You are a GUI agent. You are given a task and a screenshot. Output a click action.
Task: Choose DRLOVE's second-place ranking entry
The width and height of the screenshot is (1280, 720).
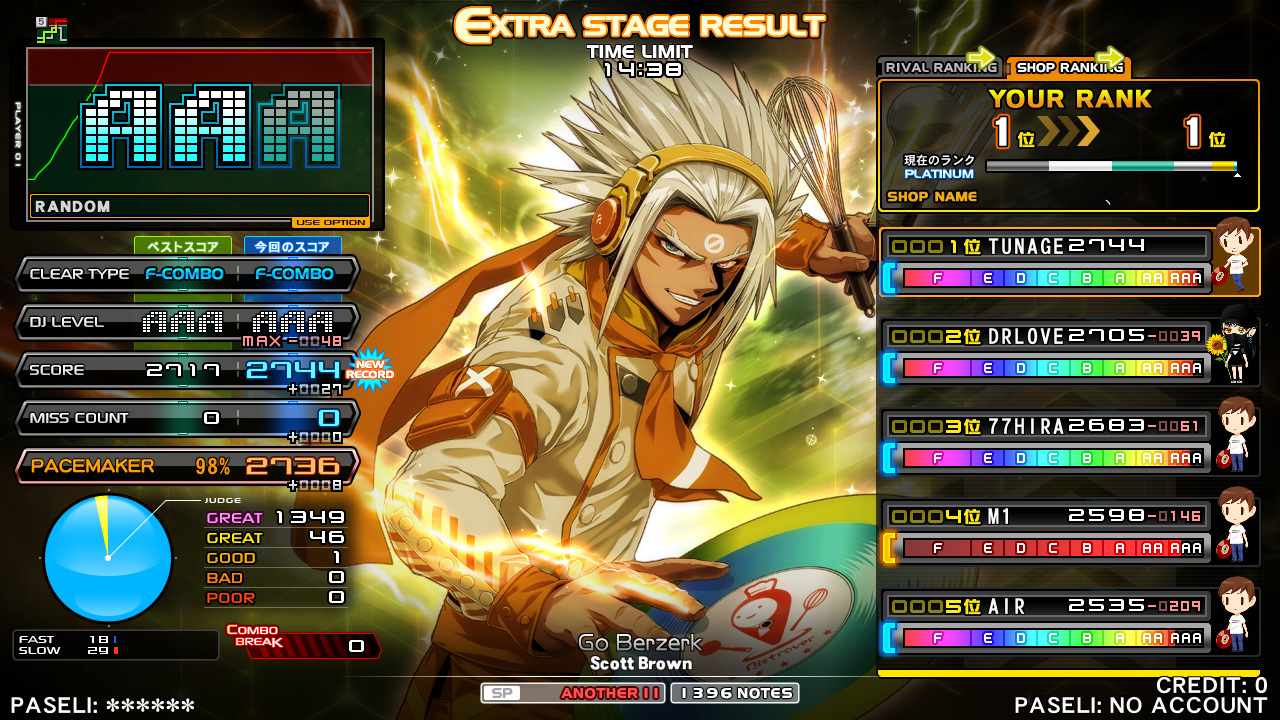1046,352
